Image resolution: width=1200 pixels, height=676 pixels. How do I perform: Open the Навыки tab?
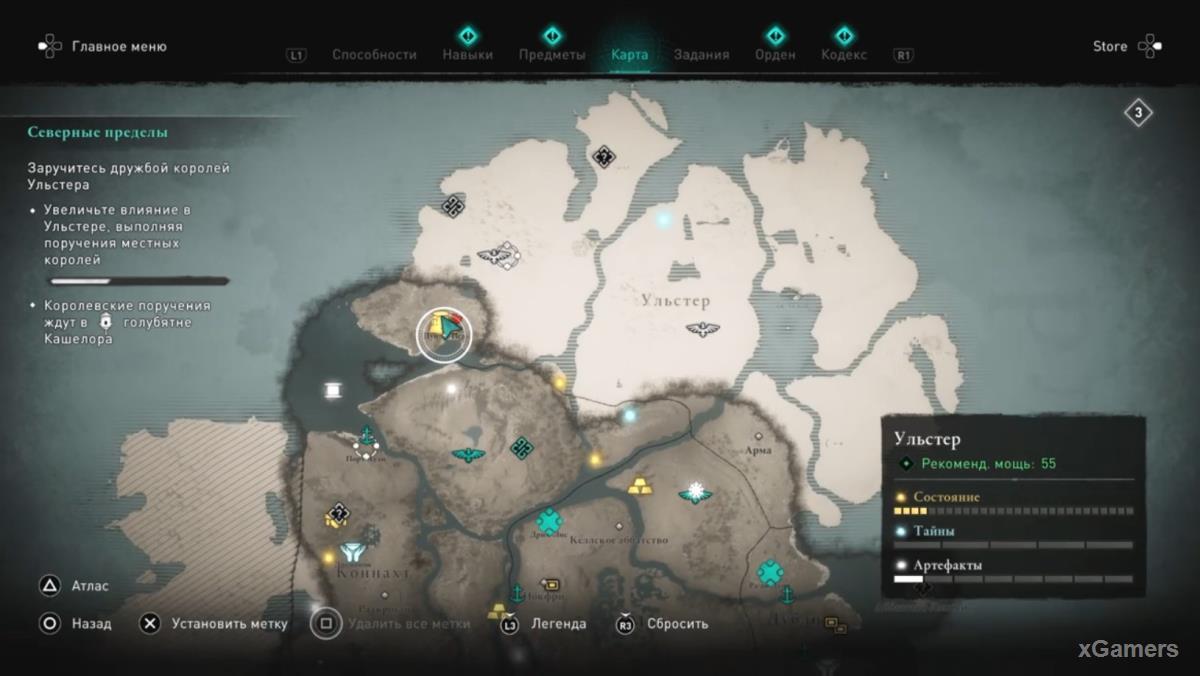click(x=467, y=55)
